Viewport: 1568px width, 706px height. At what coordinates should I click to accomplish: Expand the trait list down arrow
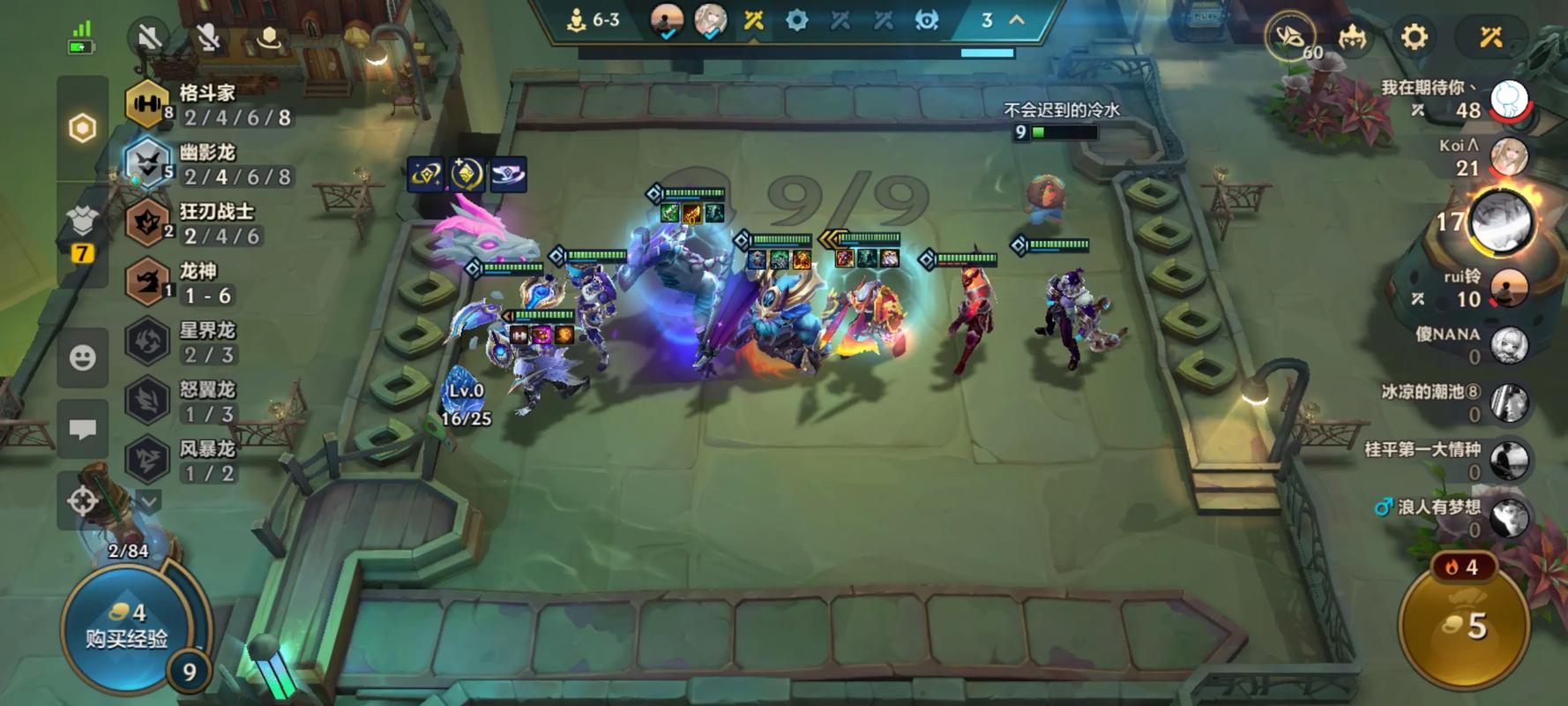coord(149,501)
